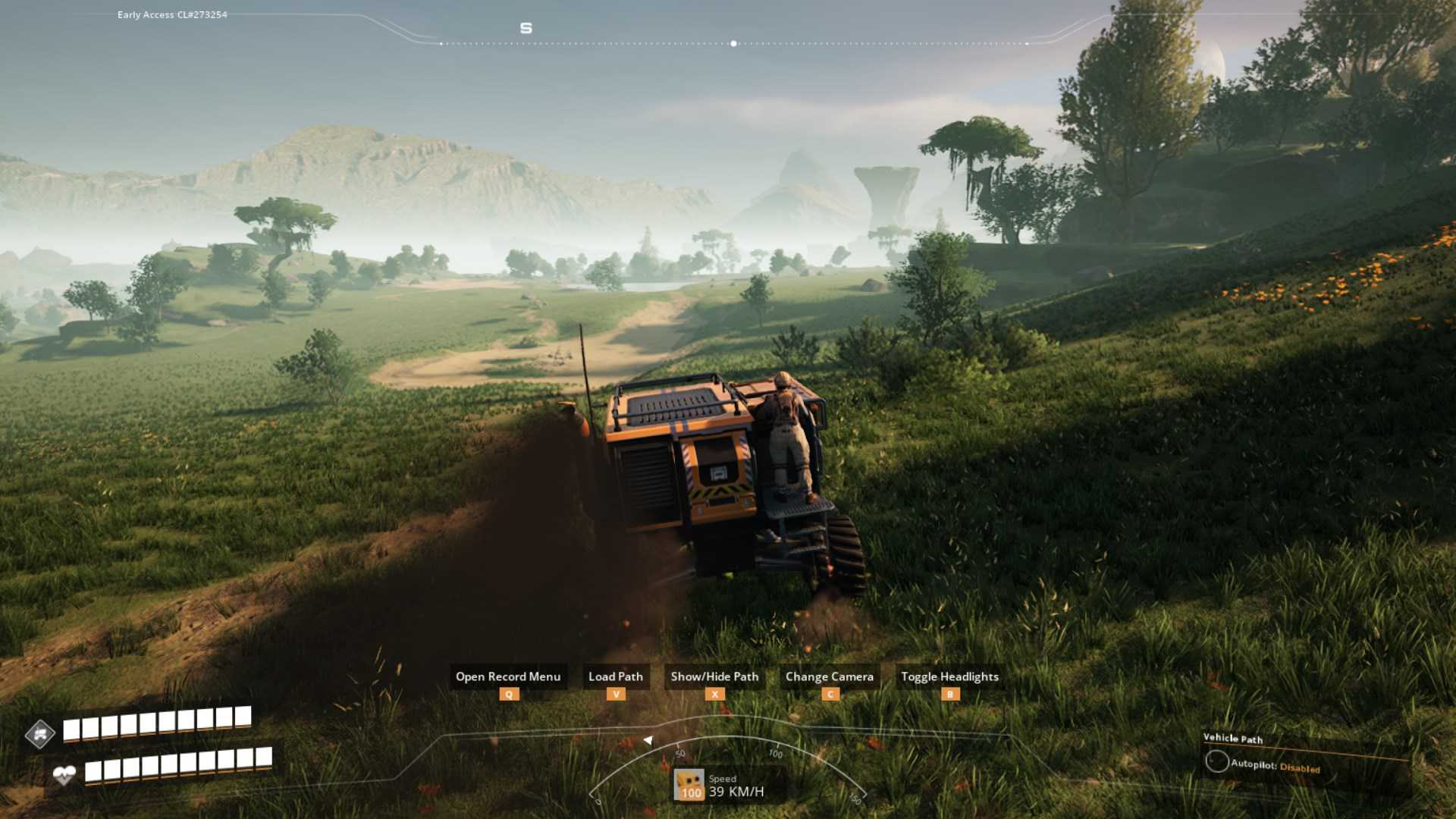
Task: Choose the Load Path option
Action: point(615,676)
